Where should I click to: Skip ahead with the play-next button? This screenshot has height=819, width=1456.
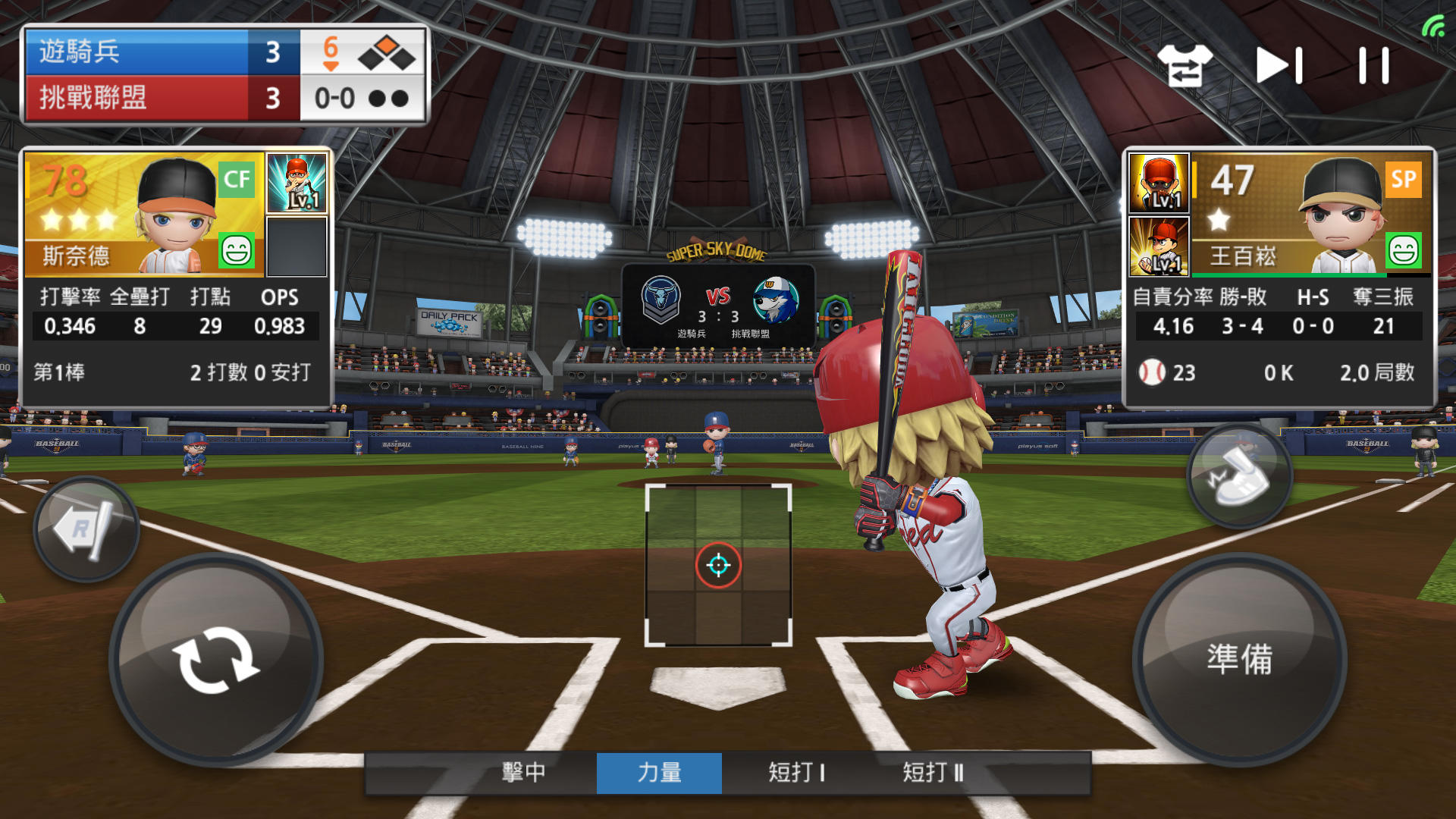pos(1279,65)
